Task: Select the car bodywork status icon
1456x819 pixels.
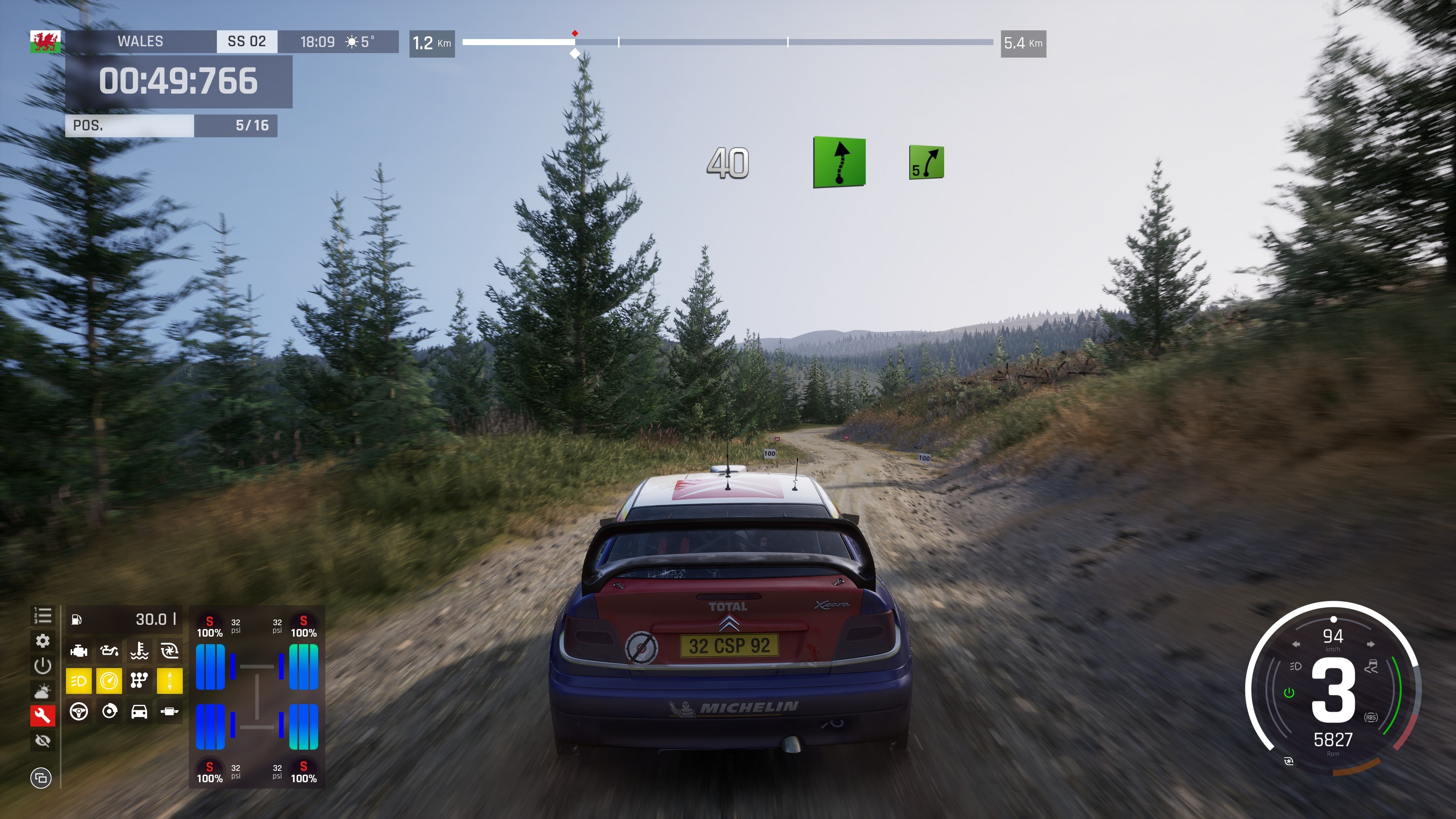Action: click(x=139, y=712)
